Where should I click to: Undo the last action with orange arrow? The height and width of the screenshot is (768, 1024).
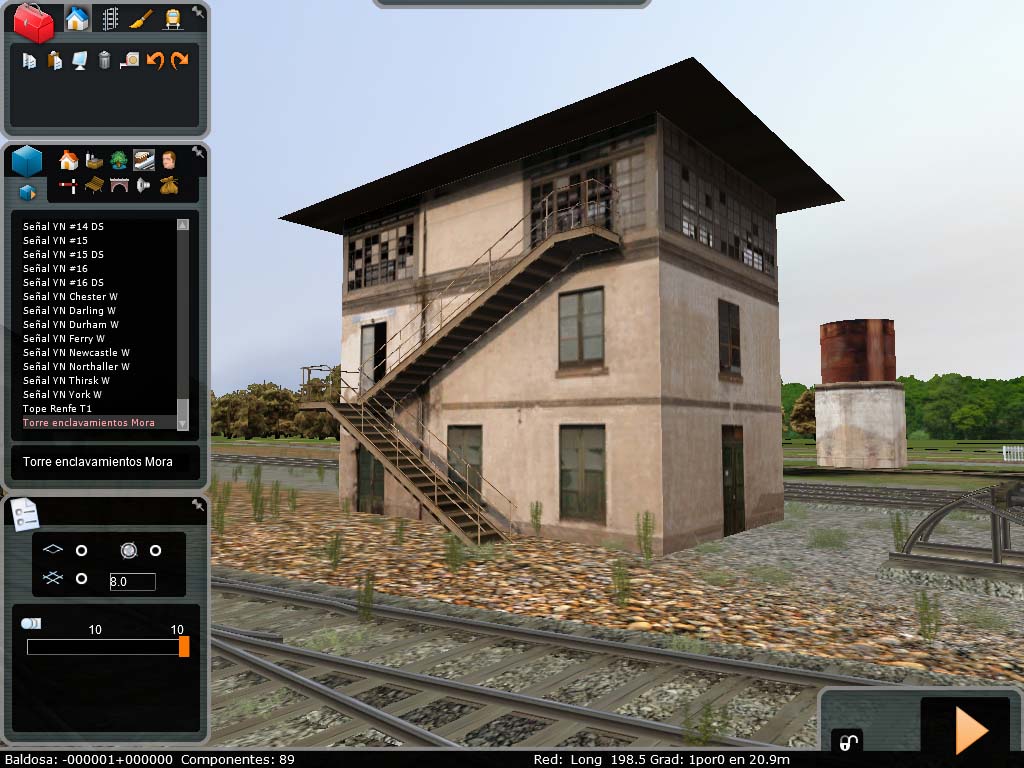[x=155, y=61]
